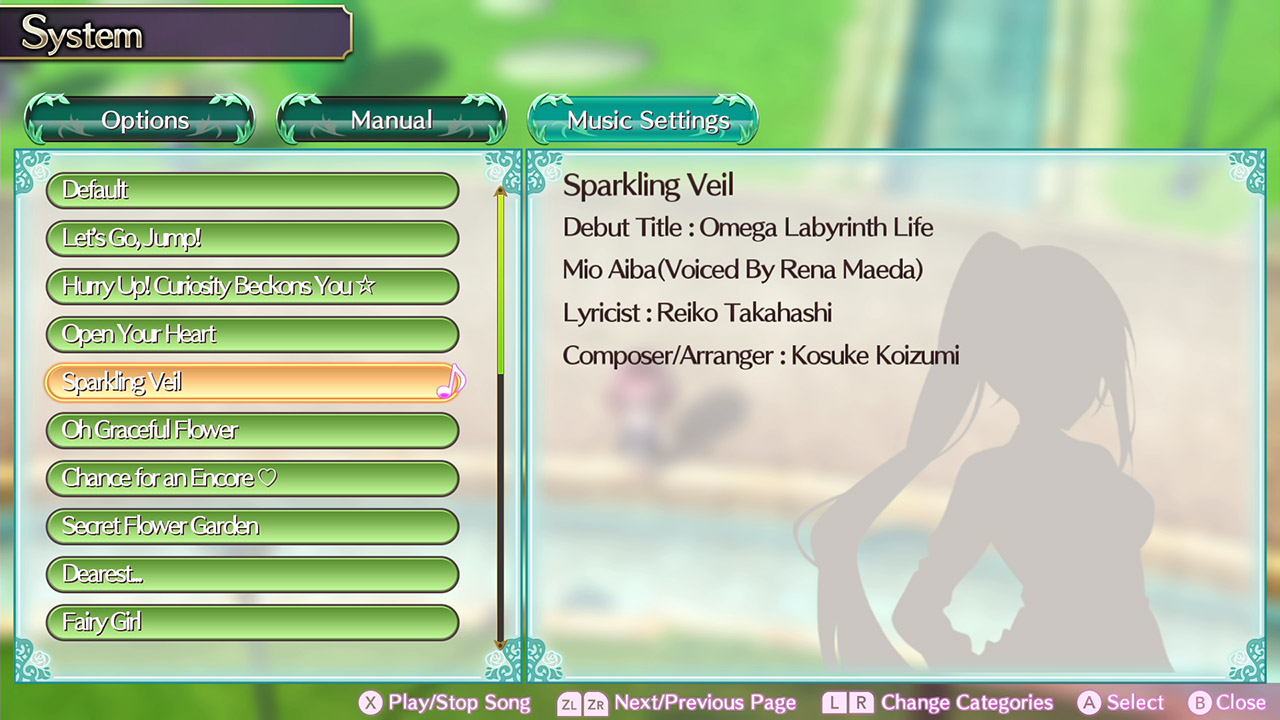
Task: Choose the song Let's Go, Jump!
Action: coord(253,238)
